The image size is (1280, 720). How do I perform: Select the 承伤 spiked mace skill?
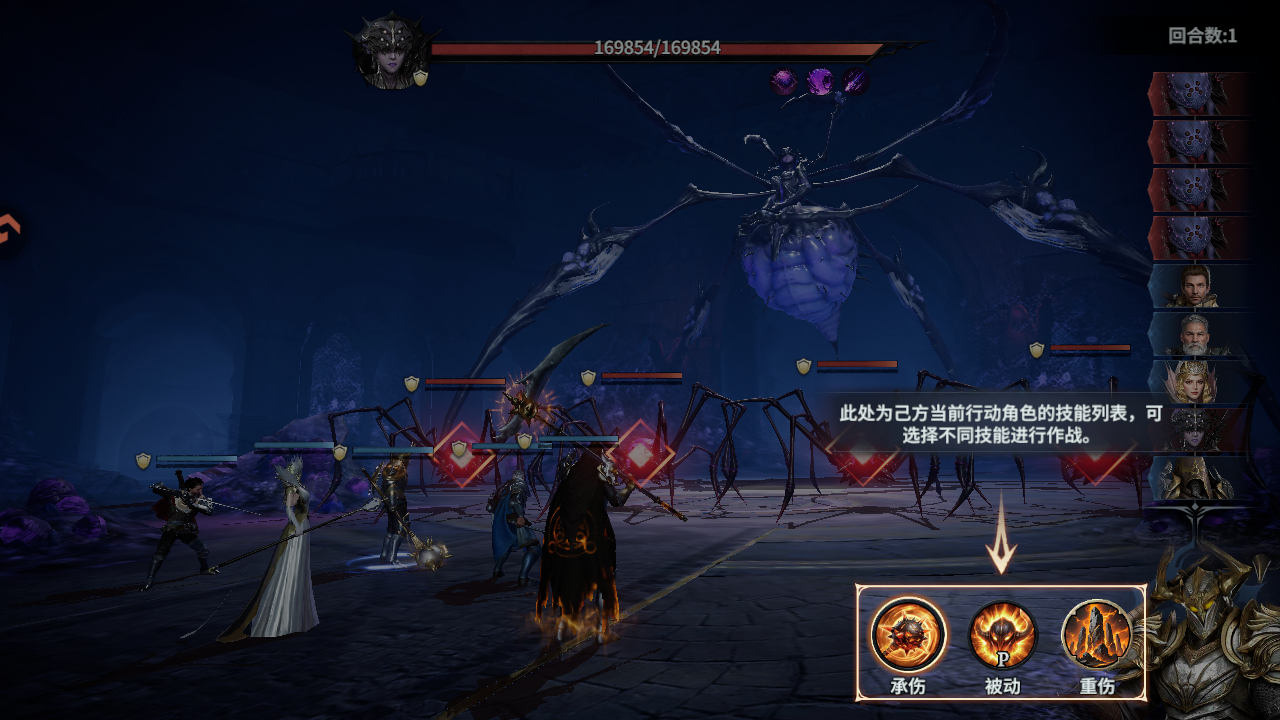click(907, 634)
